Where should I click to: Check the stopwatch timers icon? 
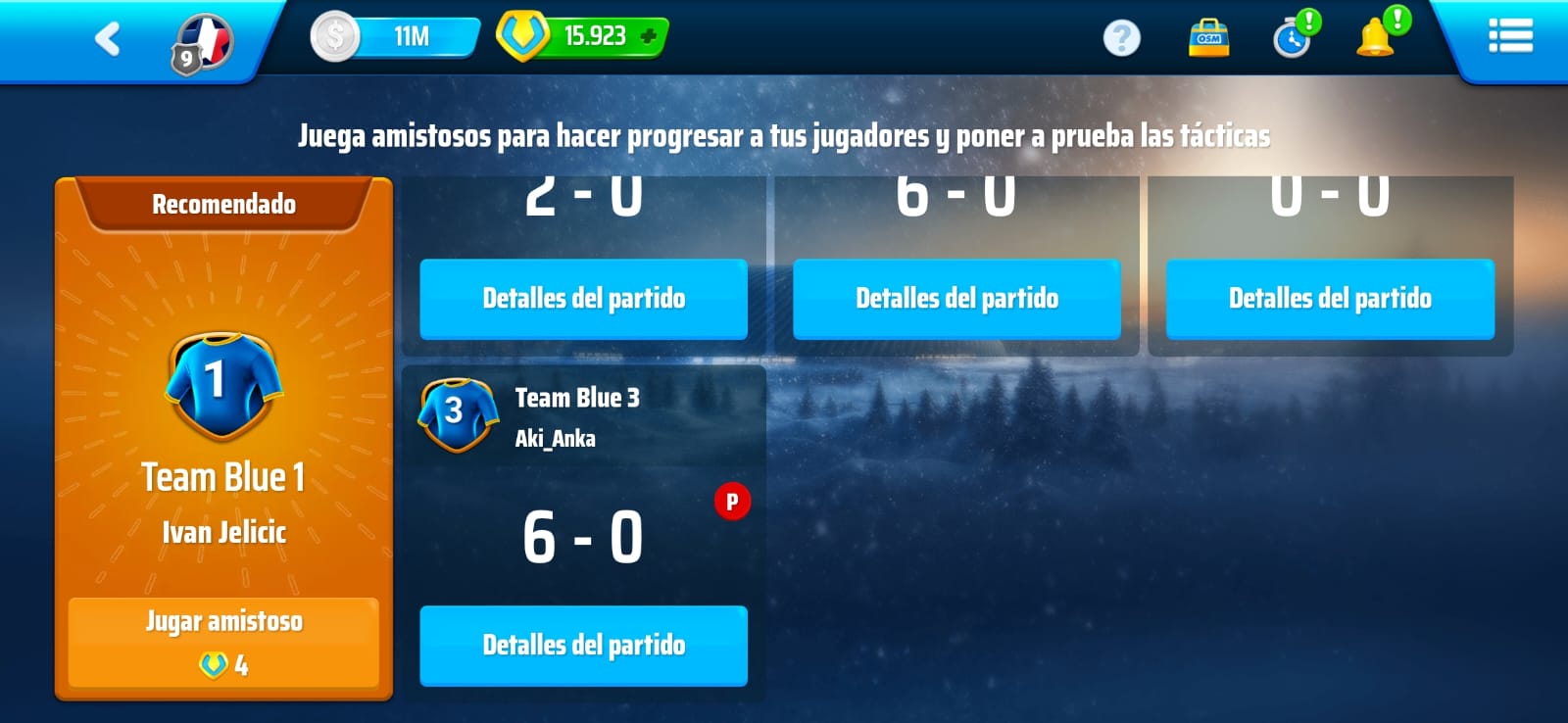pos(1293,38)
